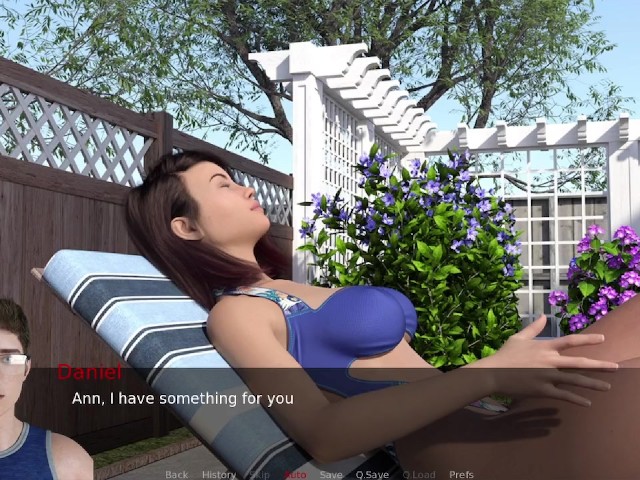Quick load with Q.Load

point(418,474)
